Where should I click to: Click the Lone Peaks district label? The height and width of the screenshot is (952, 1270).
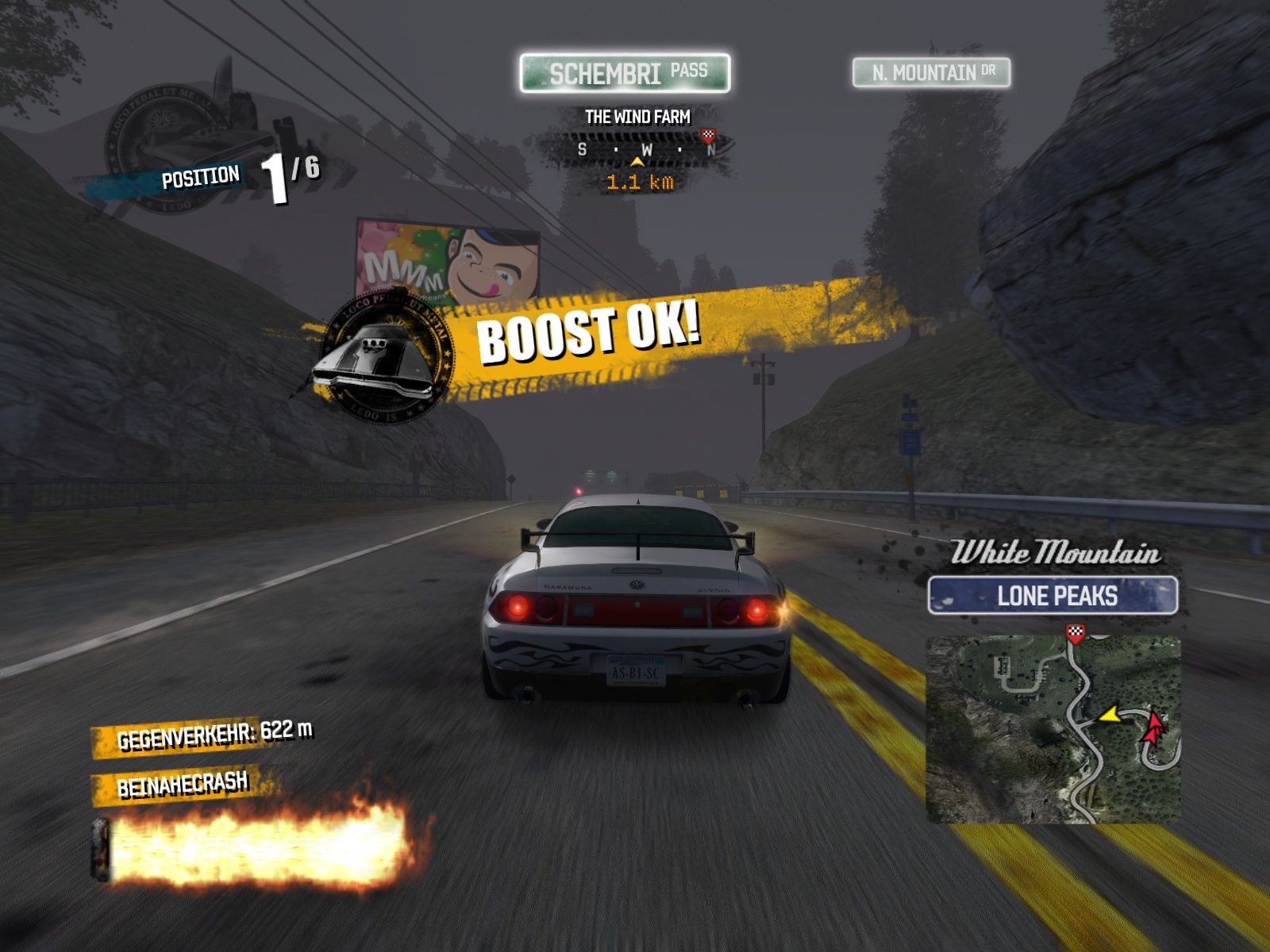click(x=1053, y=596)
